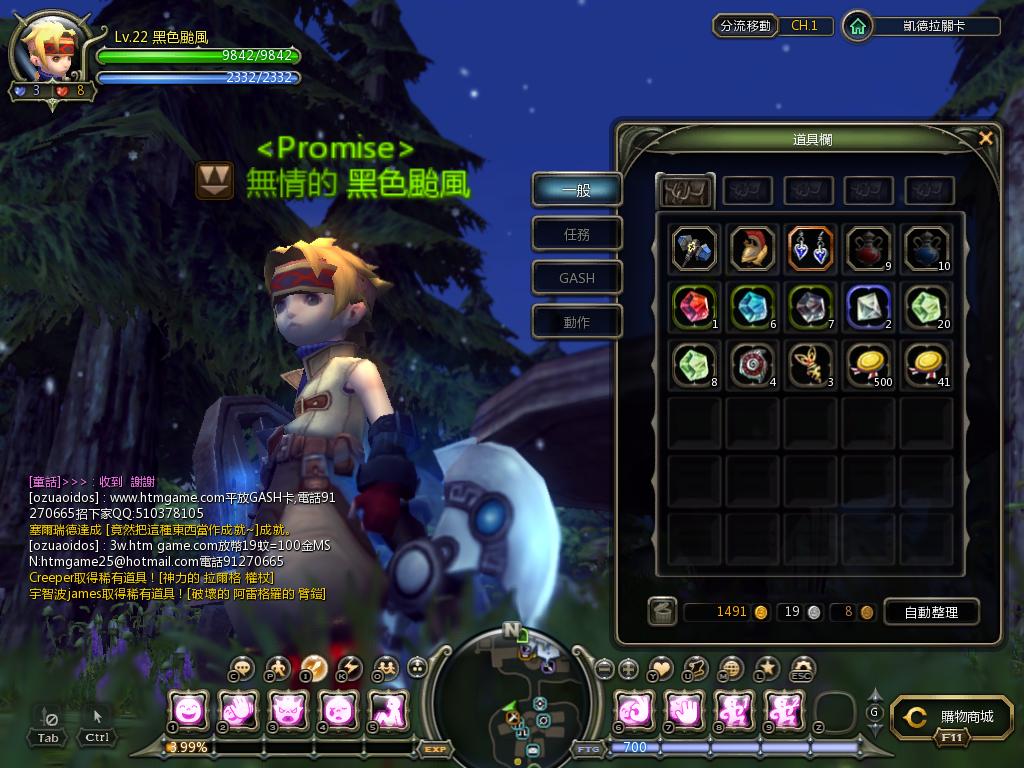Select the blue earrings item
The height and width of the screenshot is (768, 1024).
[x=810, y=248]
